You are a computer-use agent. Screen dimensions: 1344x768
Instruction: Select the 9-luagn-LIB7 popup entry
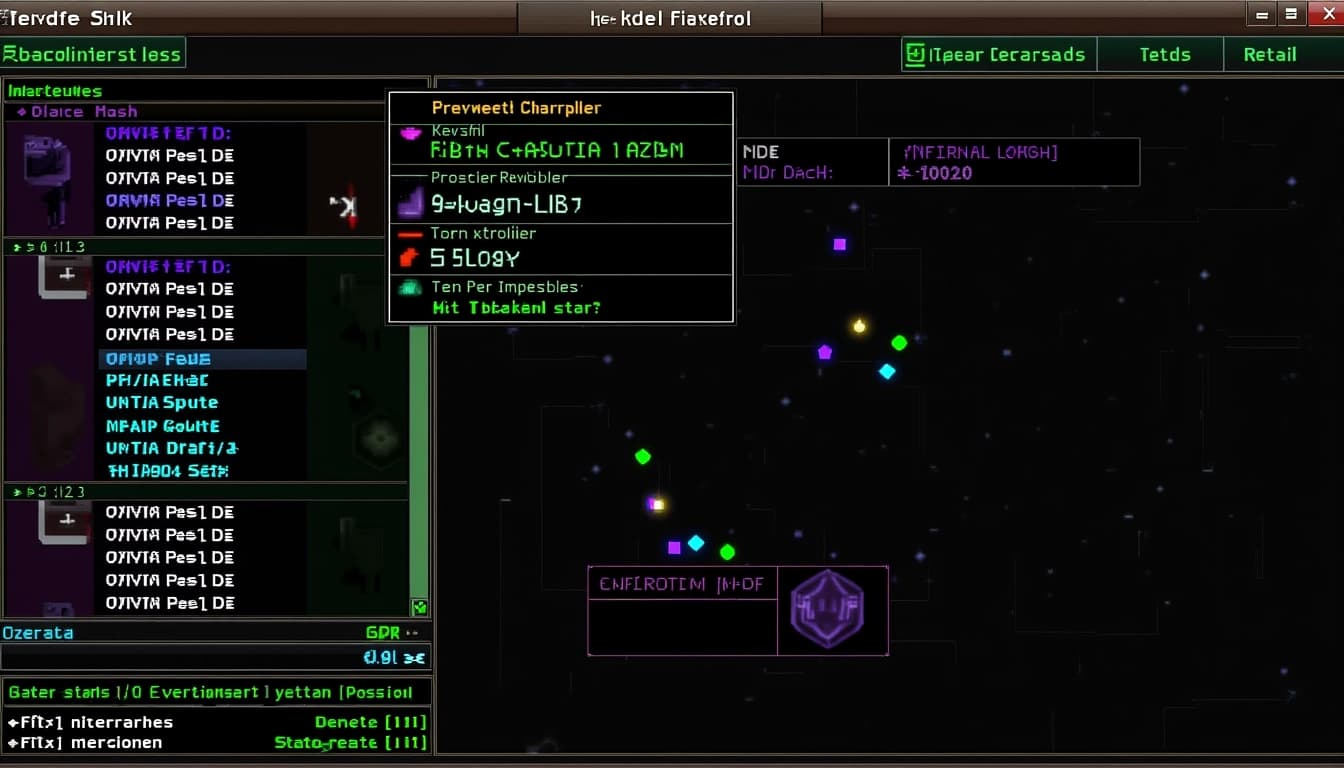click(506, 205)
